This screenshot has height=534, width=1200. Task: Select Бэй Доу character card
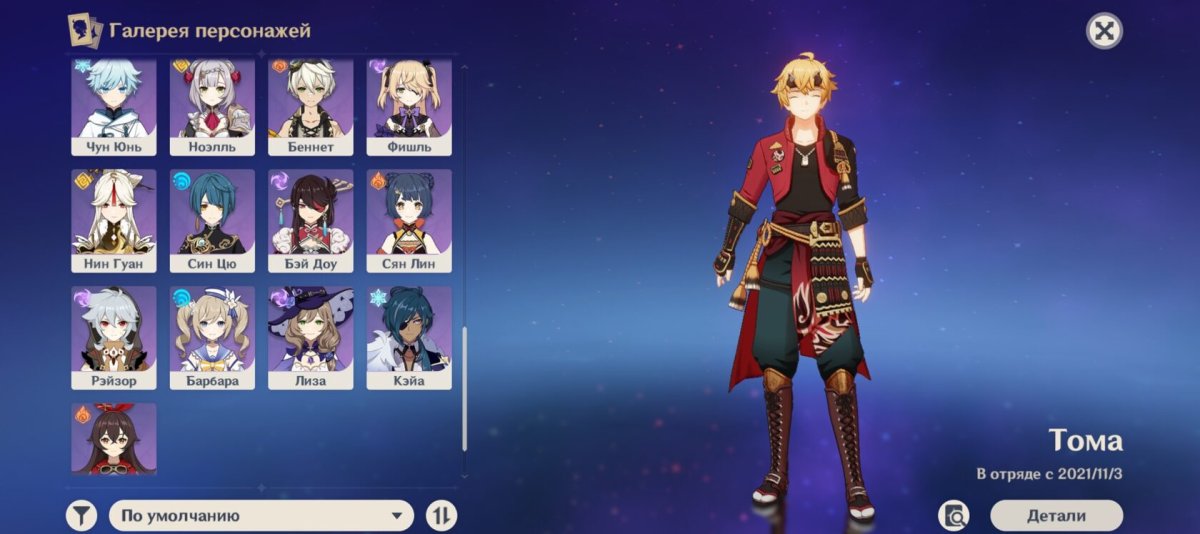point(310,220)
